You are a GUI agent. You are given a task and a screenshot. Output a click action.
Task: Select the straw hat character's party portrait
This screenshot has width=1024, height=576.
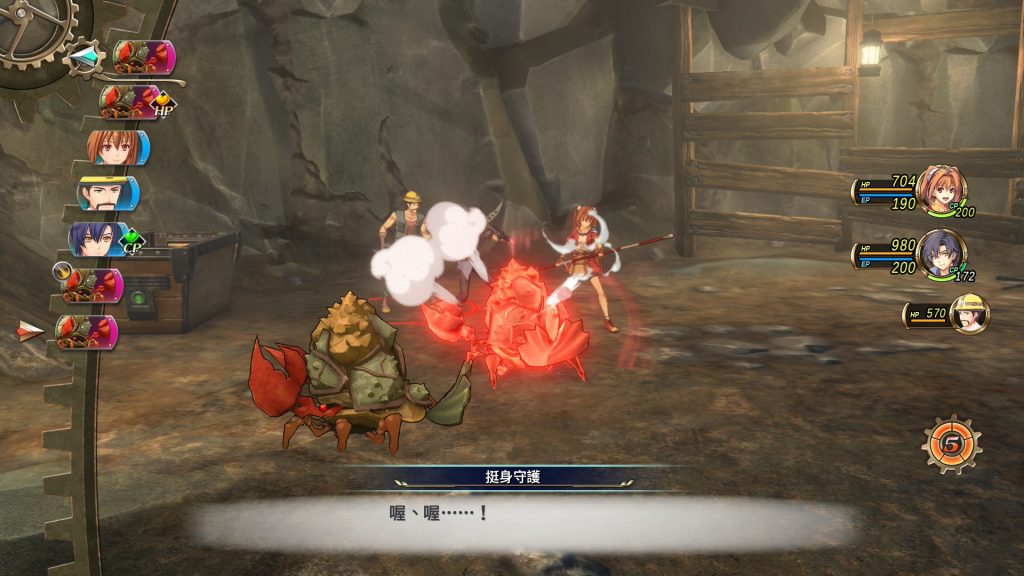(x=968, y=314)
